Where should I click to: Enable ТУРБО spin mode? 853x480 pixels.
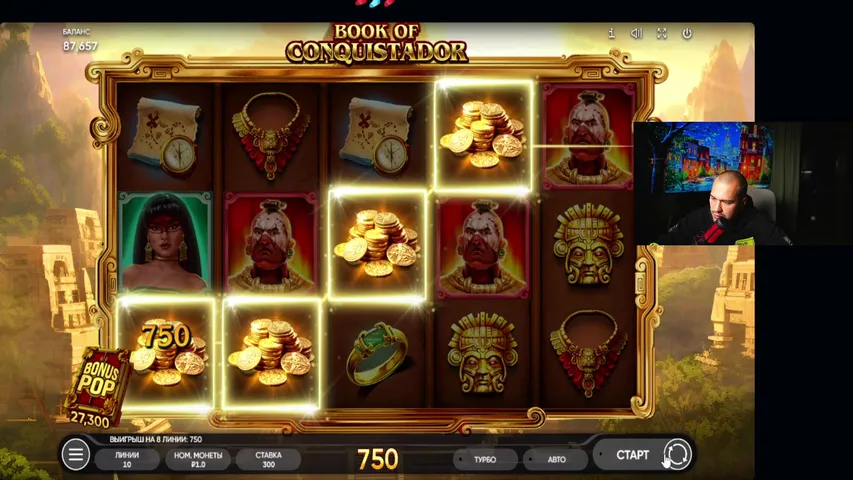click(485, 459)
